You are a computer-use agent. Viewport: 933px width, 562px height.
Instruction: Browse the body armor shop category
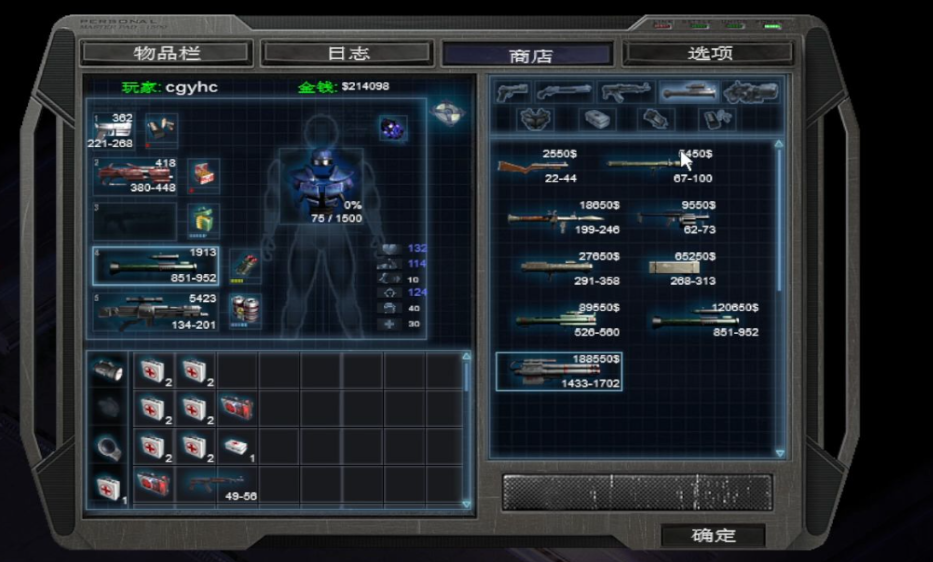coord(536,119)
